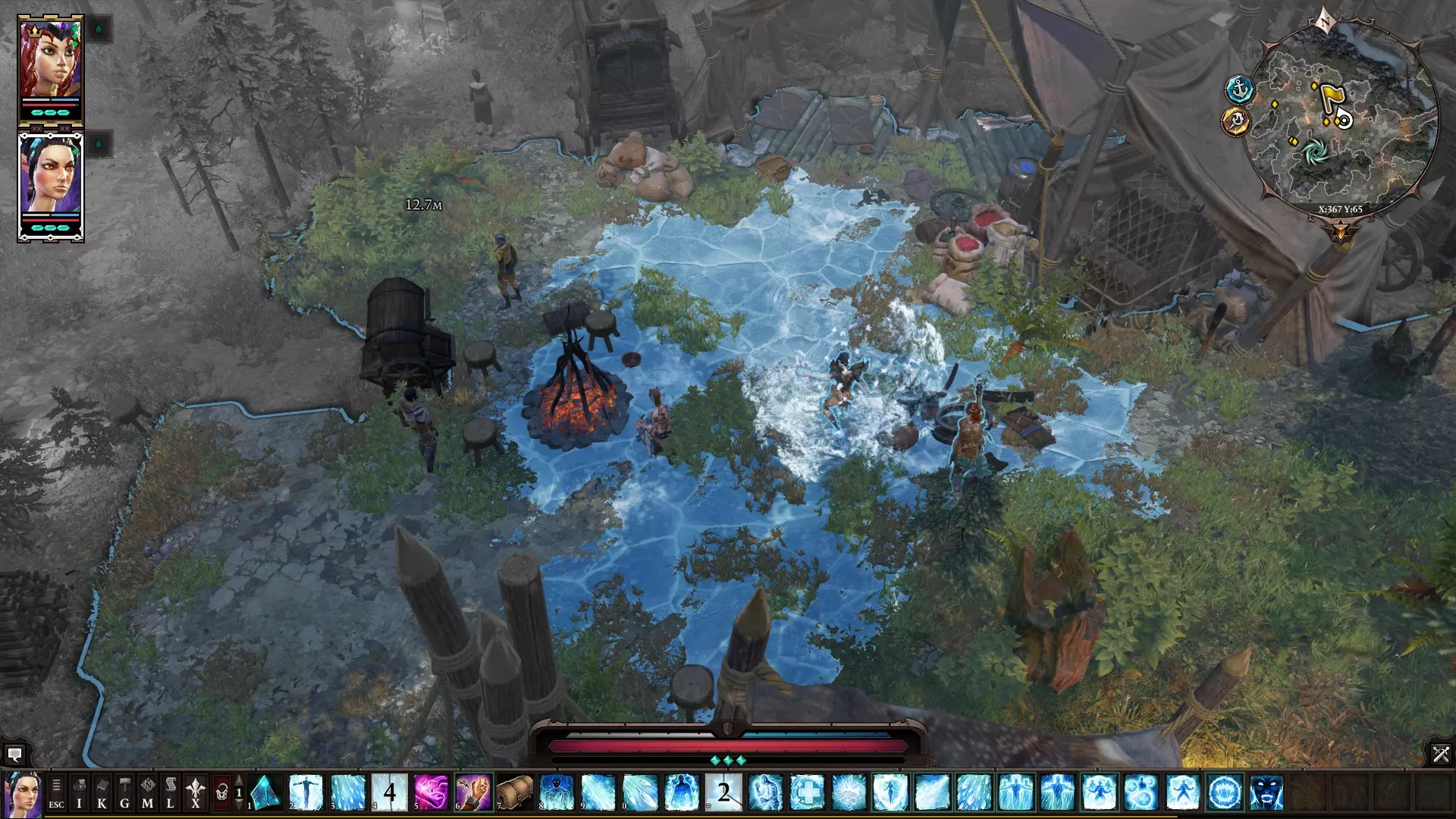Cast the purple swirl spell
This screenshot has width=1456, height=819.
(x=431, y=792)
